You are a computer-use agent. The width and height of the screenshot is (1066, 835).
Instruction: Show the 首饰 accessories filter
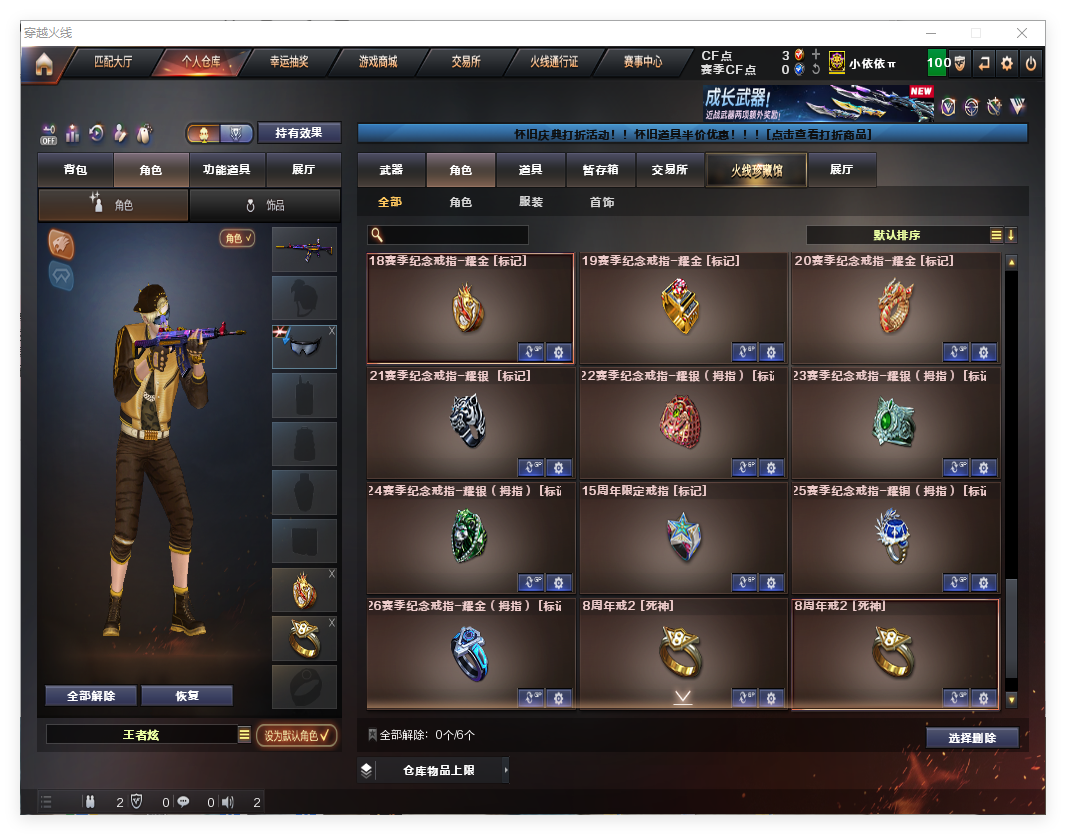pyautogui.click(x=601, y=202)
